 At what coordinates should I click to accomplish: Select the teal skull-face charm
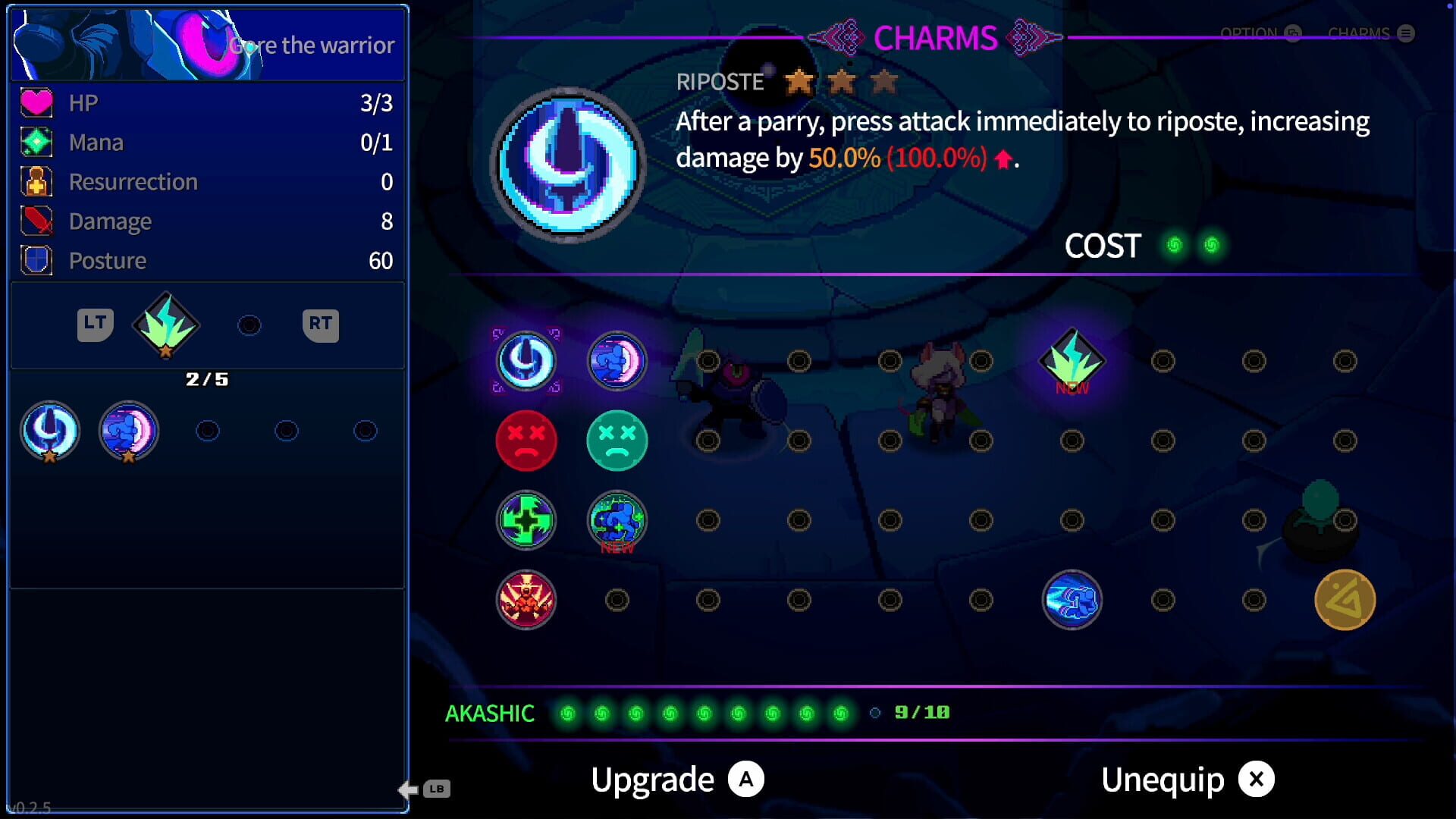tap(617, 441)
